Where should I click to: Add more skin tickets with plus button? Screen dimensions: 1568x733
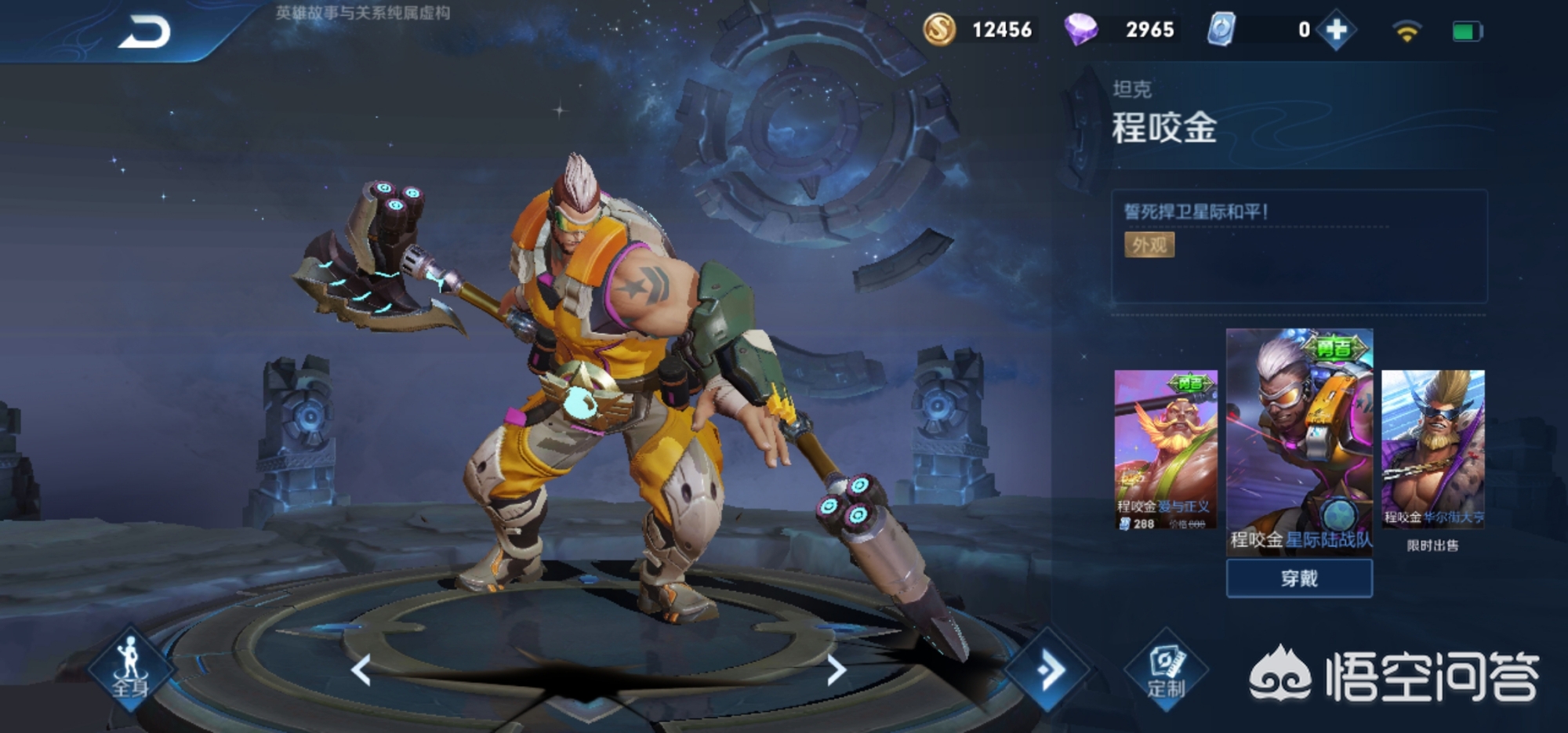click(x=1336, y=31)
